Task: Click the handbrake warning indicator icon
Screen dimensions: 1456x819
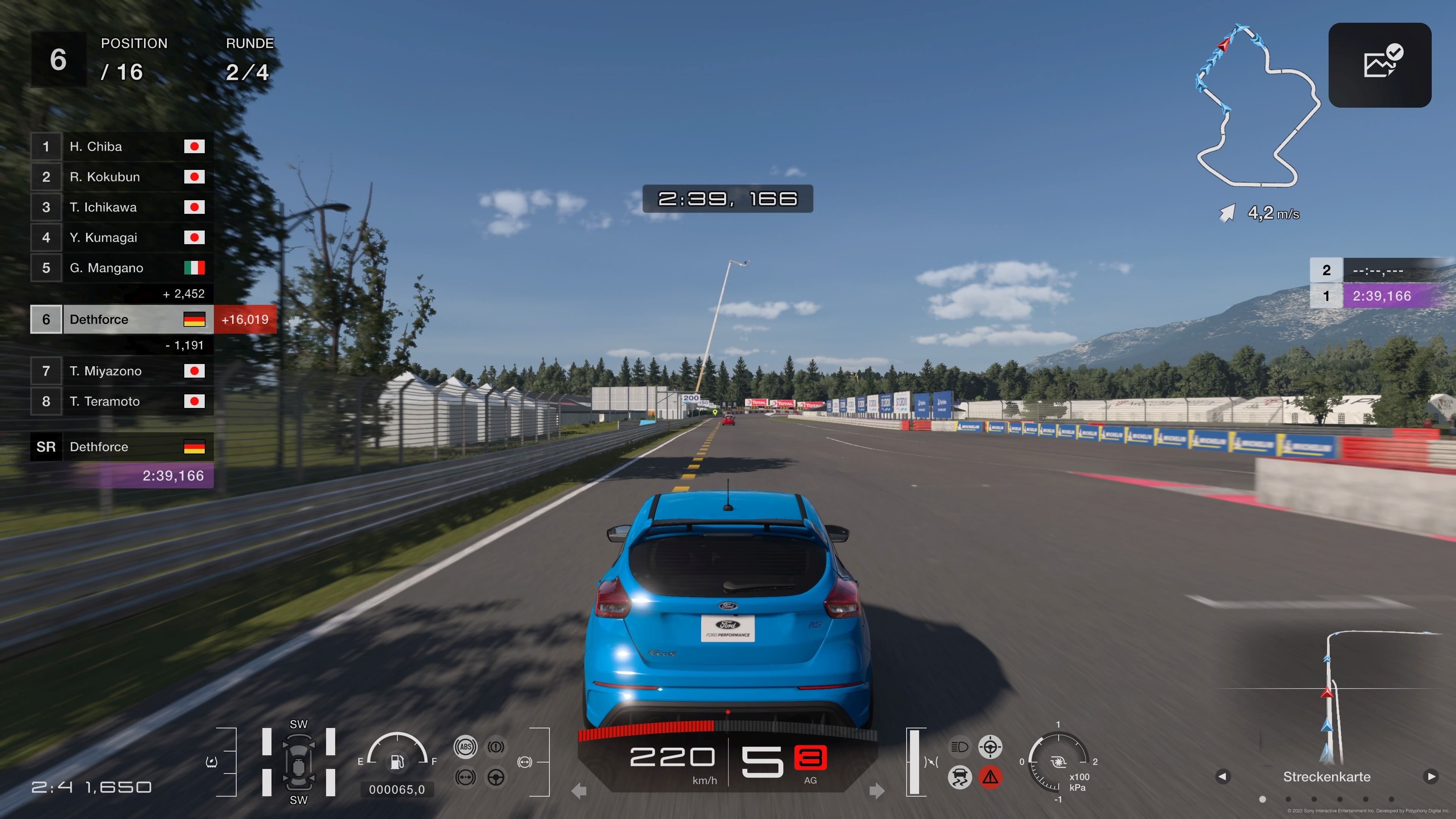Action: tap(496, 747)
